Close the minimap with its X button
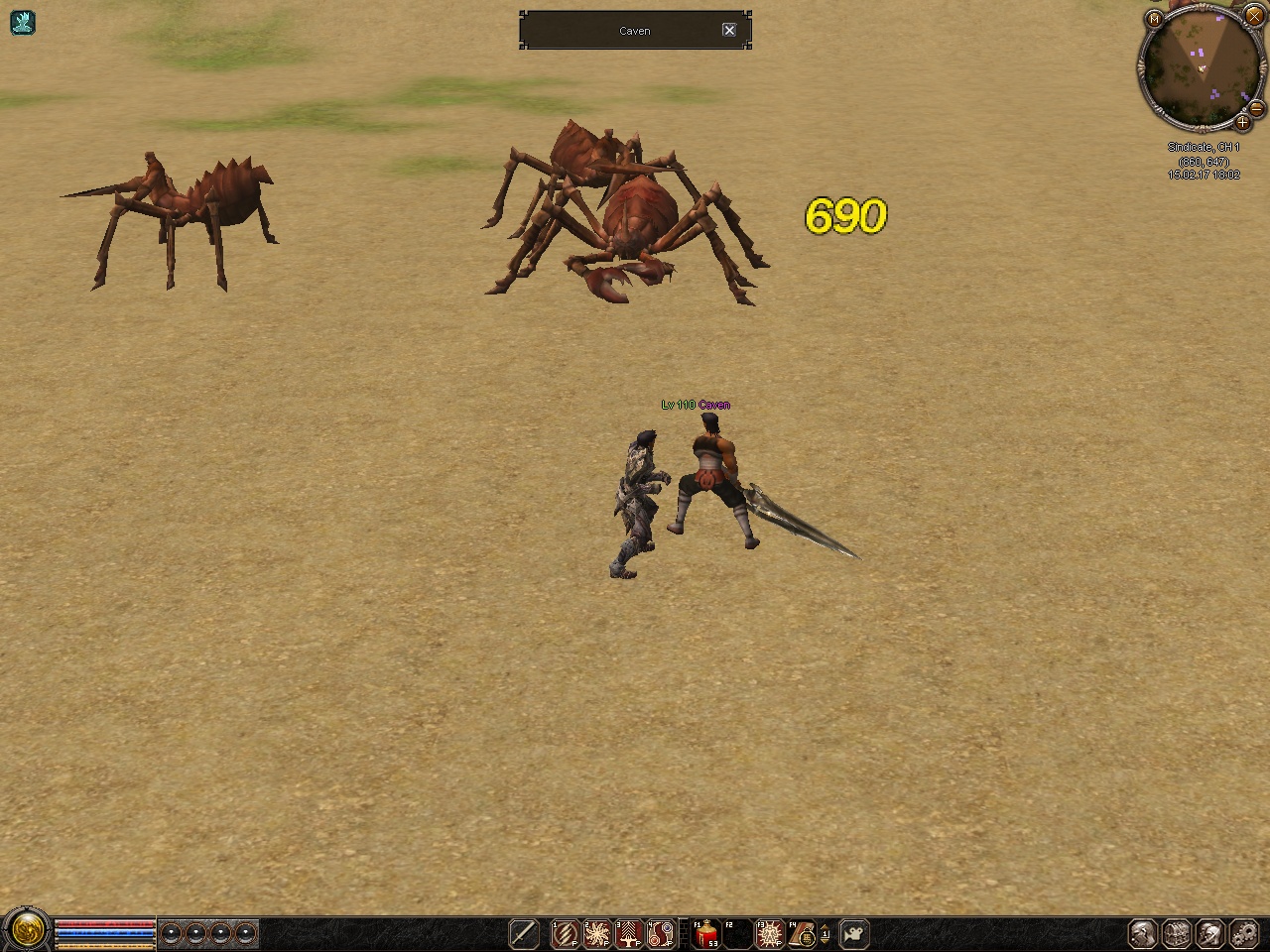This screenshot has height=952, width=1270. click(1253, 17)
